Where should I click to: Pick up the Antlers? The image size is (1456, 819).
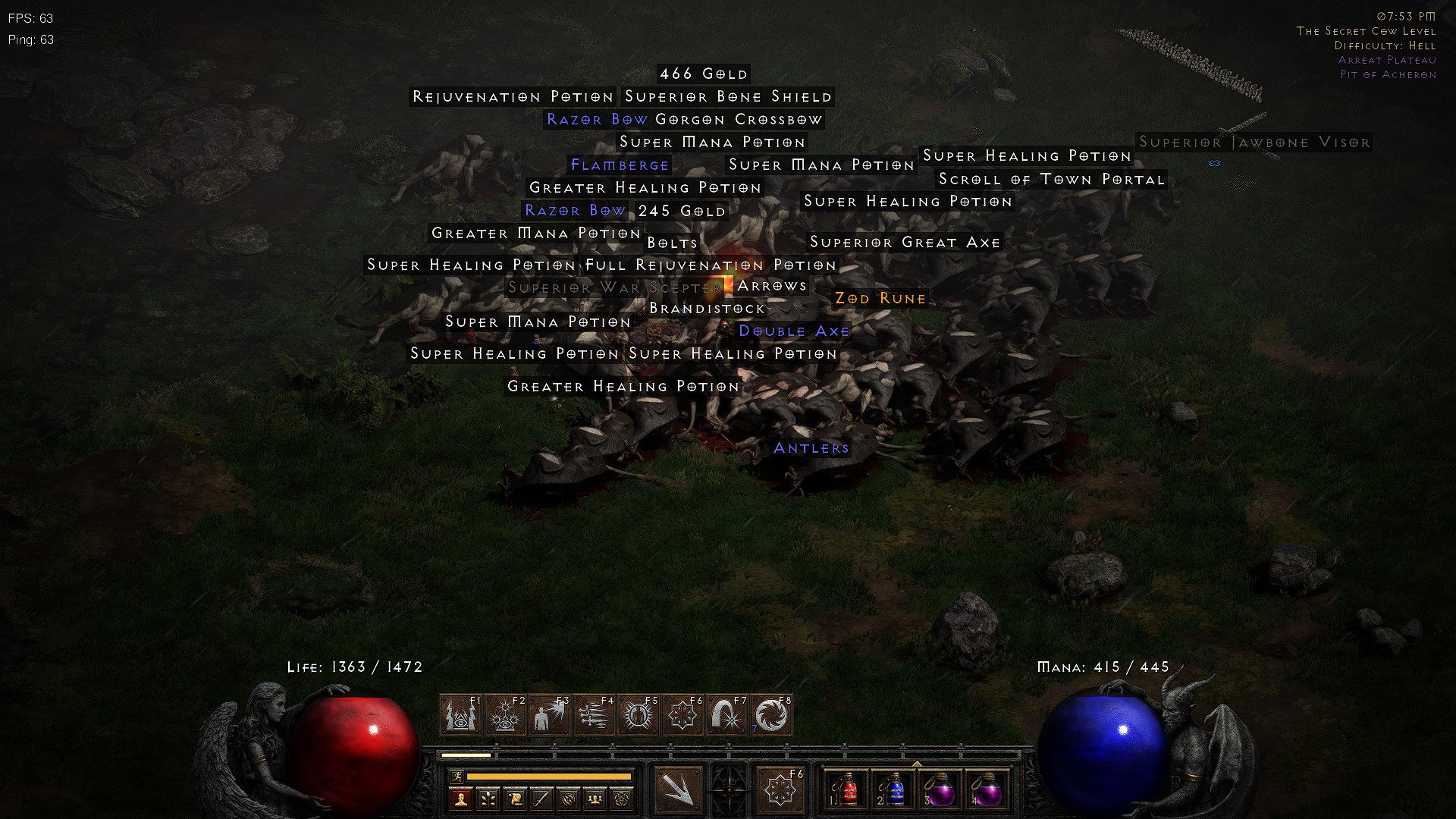tap(811, 448)
